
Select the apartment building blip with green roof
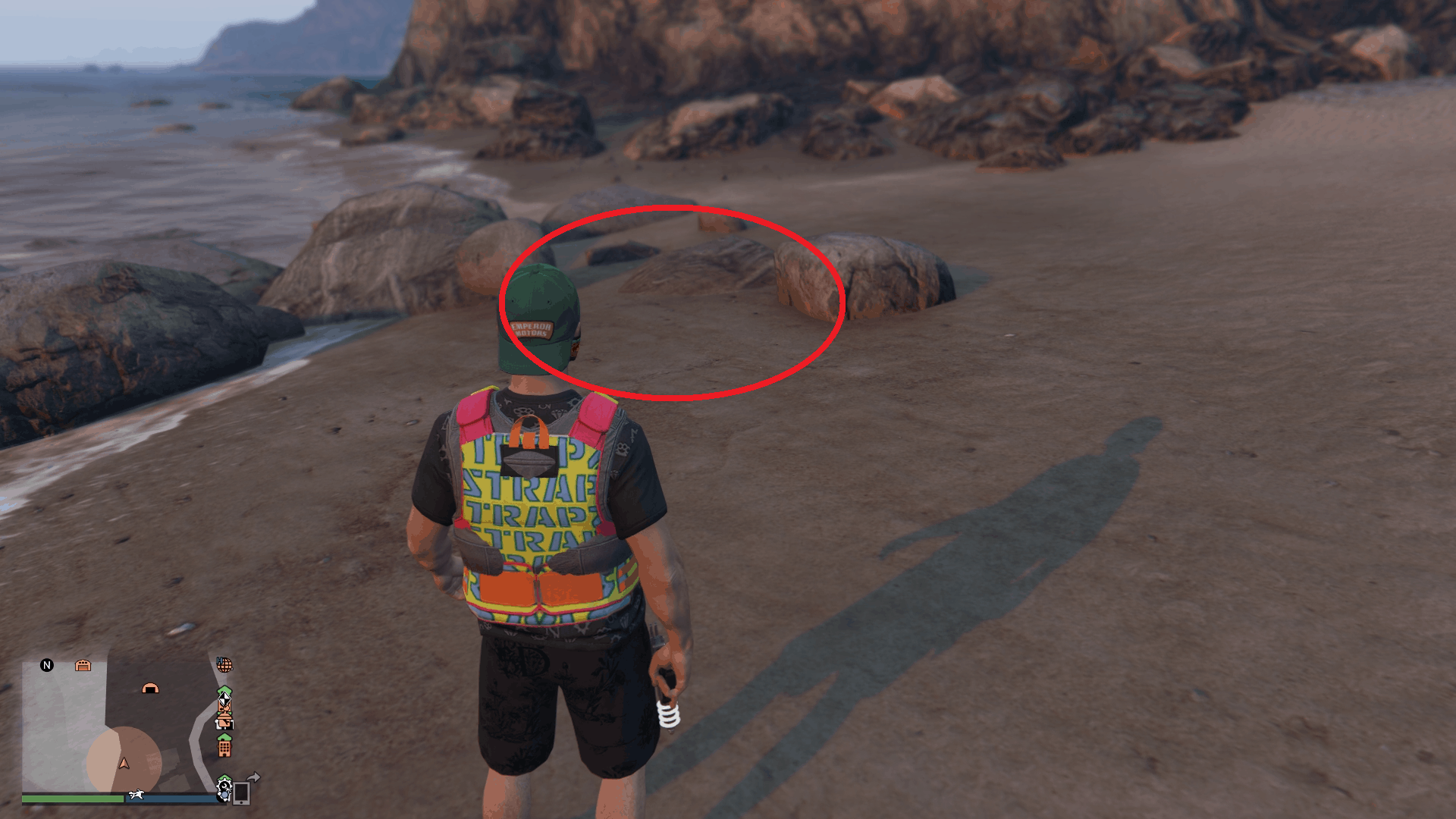click(x=225, y=745)
